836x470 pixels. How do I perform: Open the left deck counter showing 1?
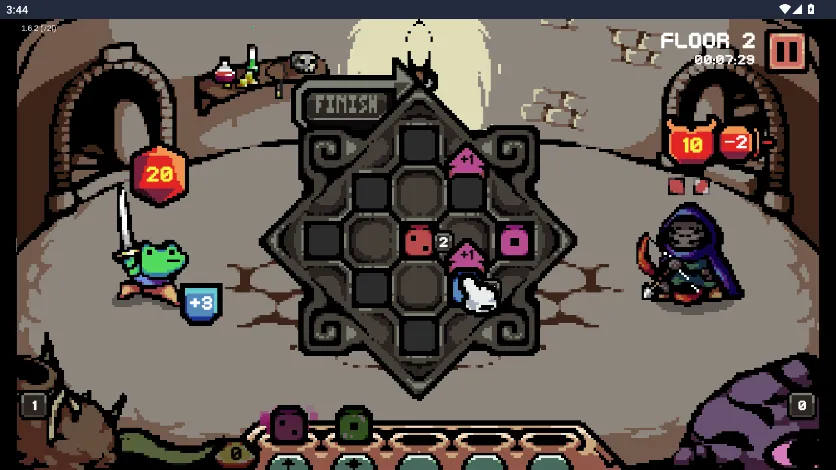(x=33, y=406)
